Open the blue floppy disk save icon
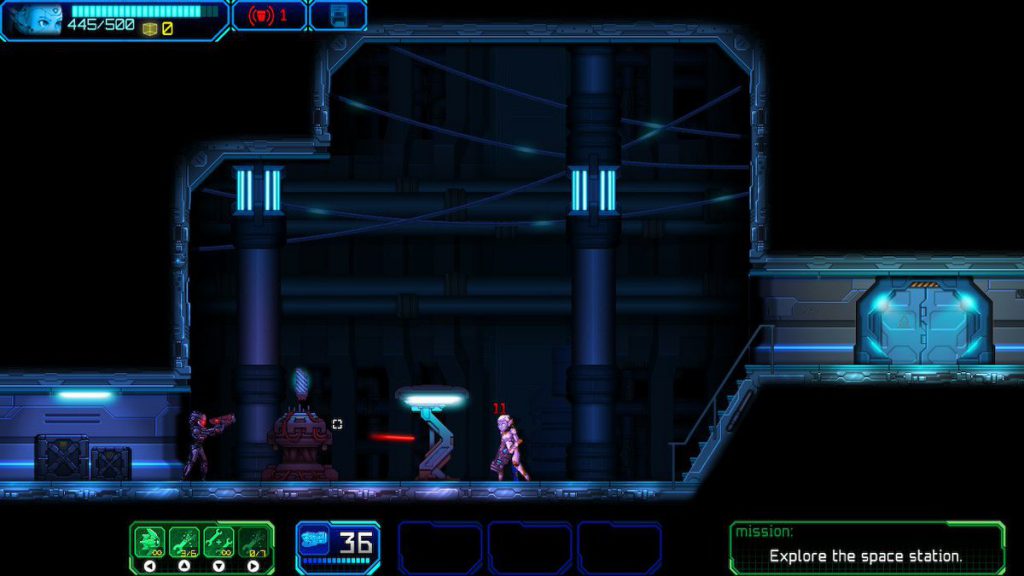This screenshot has height=576, width=1024. [x=337, y=15]
